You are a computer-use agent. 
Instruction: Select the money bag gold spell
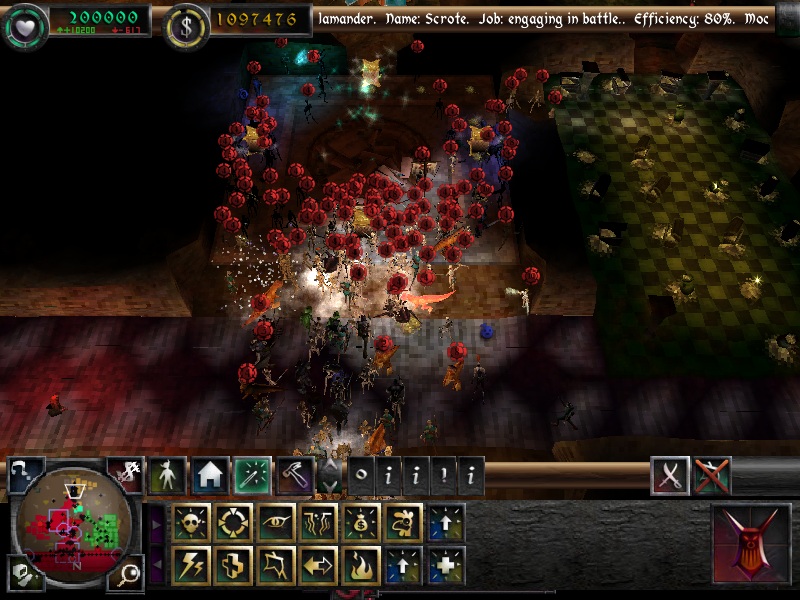[x=361, y=522]
